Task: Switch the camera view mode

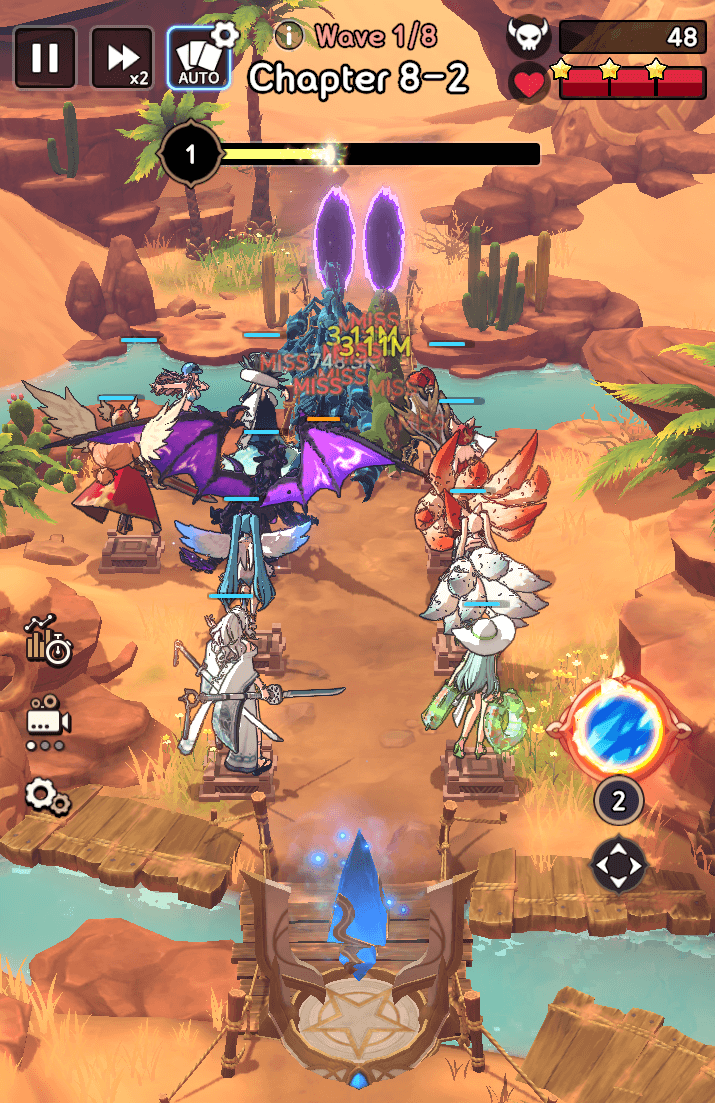Action: pyautogui.click(x=47, y=721)
